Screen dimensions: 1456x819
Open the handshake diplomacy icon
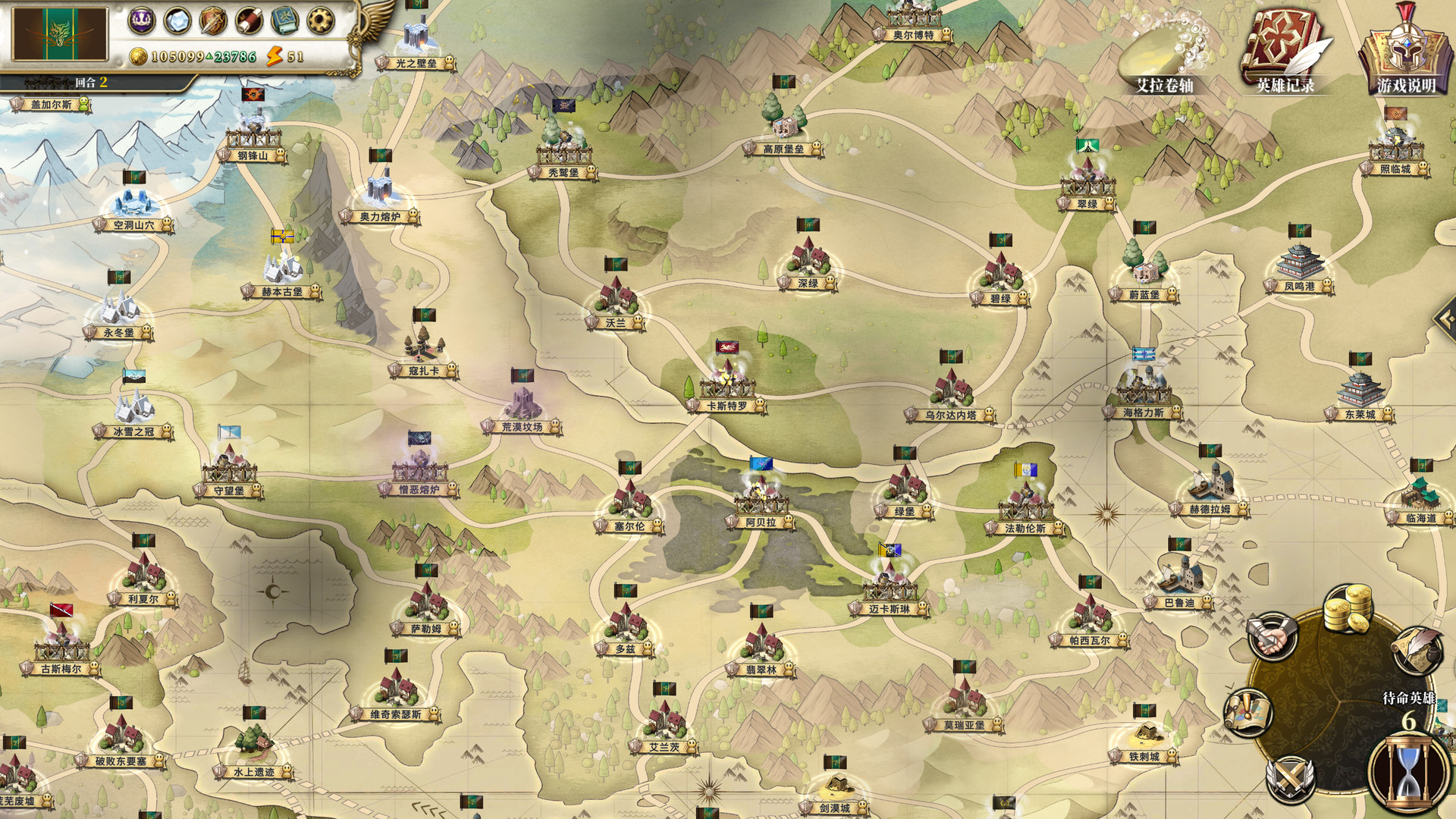[x=1272, y=636]
